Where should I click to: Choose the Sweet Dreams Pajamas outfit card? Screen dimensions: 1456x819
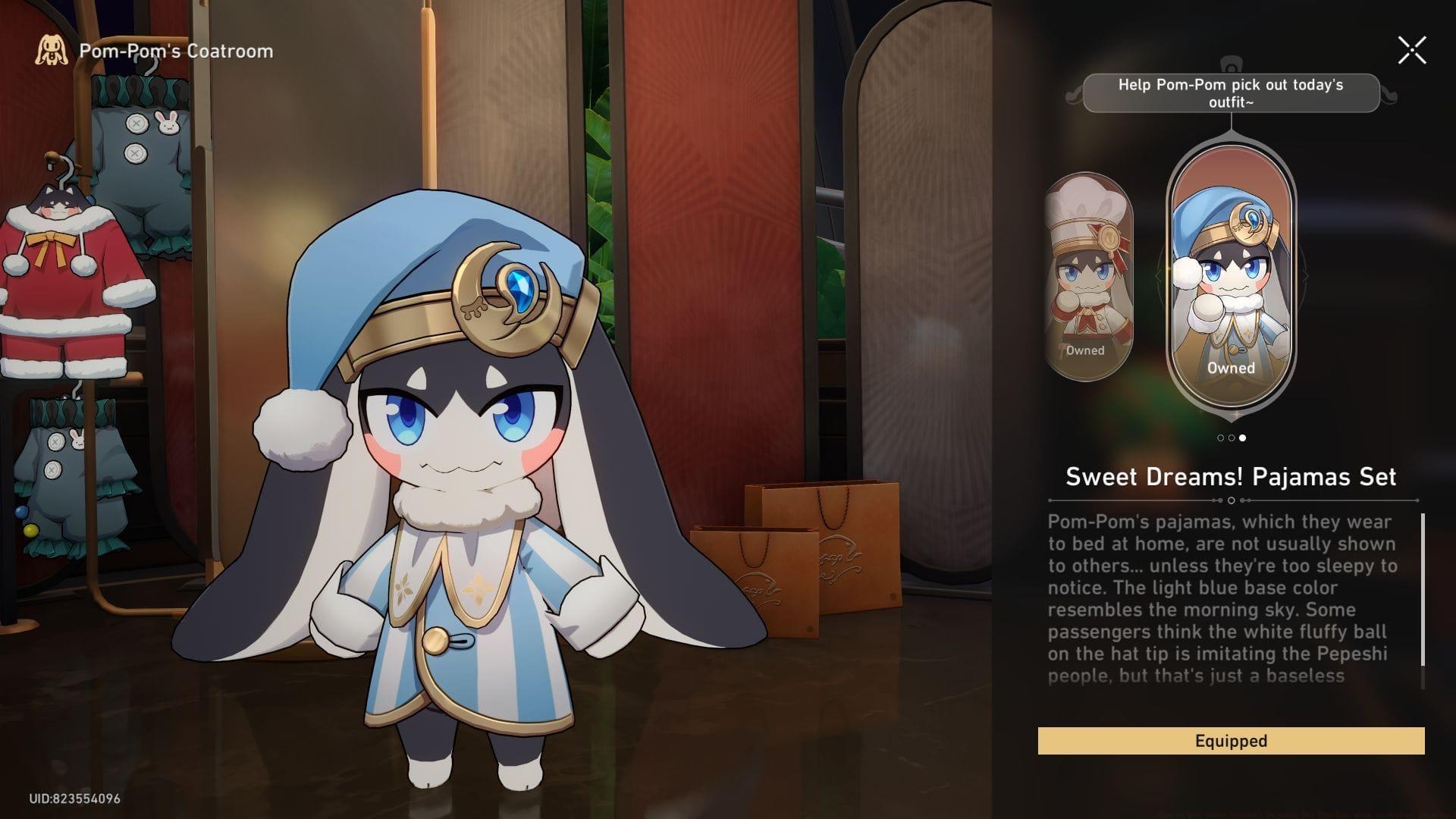point(1231,278)
